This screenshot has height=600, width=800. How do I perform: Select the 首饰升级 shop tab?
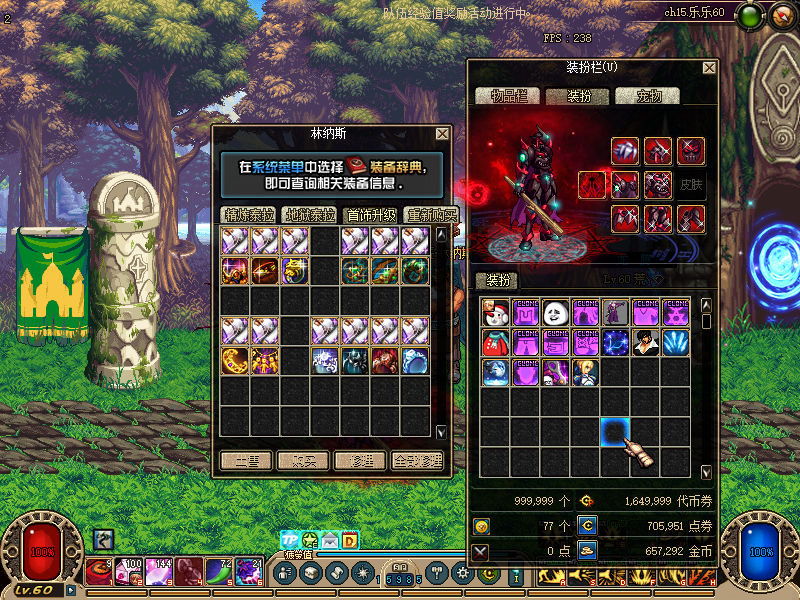tap(371, 215)
